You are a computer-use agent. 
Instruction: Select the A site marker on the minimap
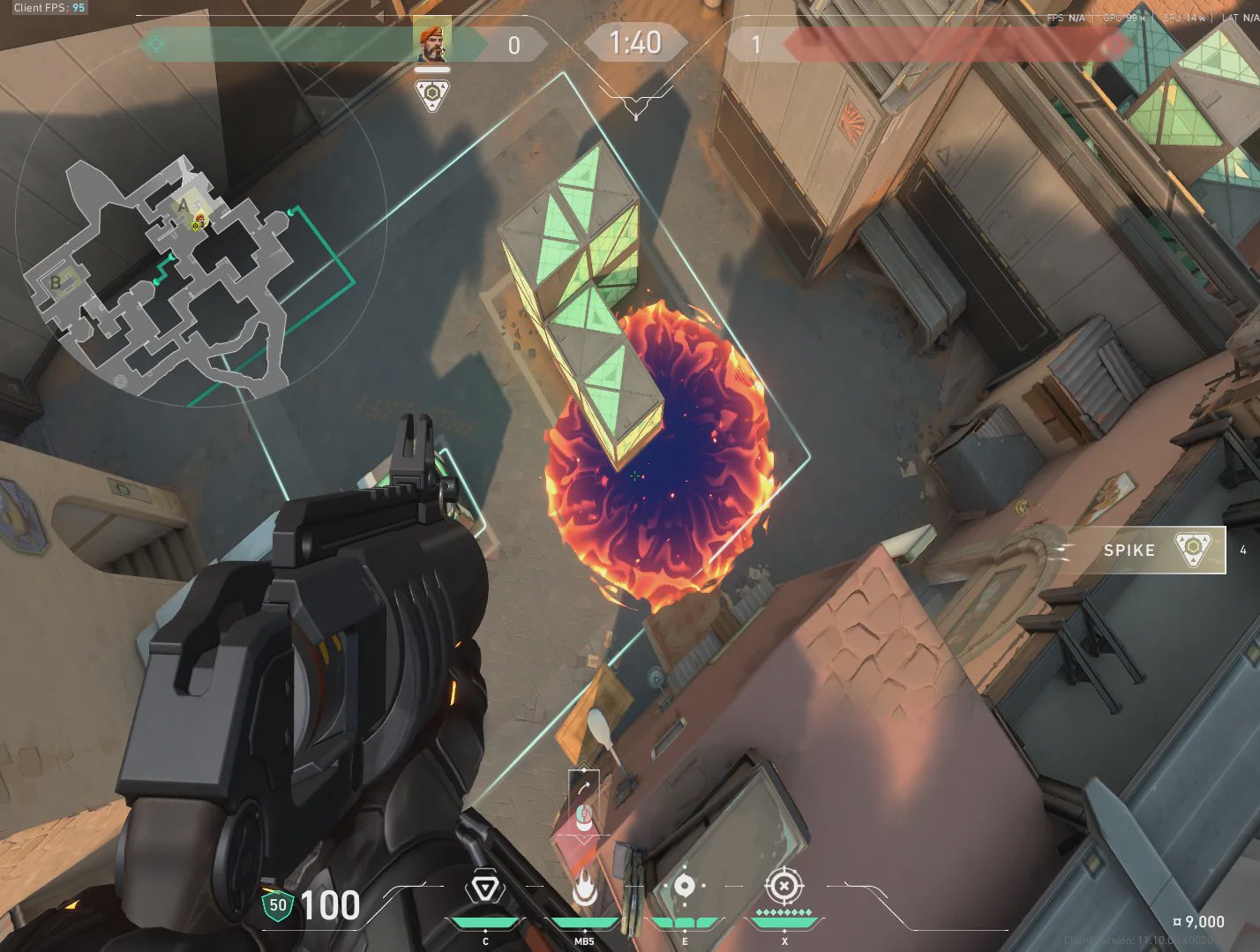[184, 206]
